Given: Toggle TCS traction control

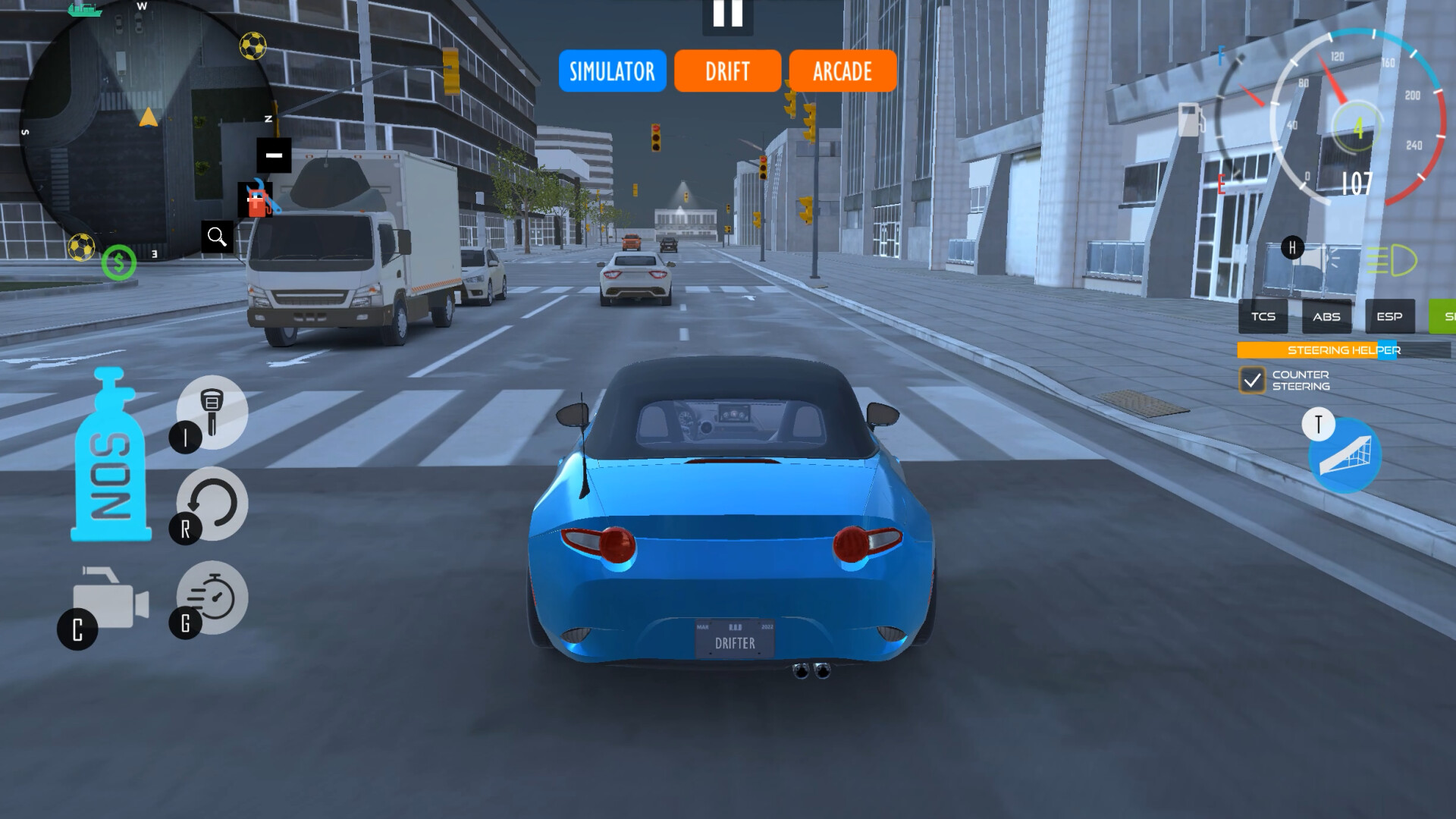Looking at the screenshot, I should [x=1262, y=316].
